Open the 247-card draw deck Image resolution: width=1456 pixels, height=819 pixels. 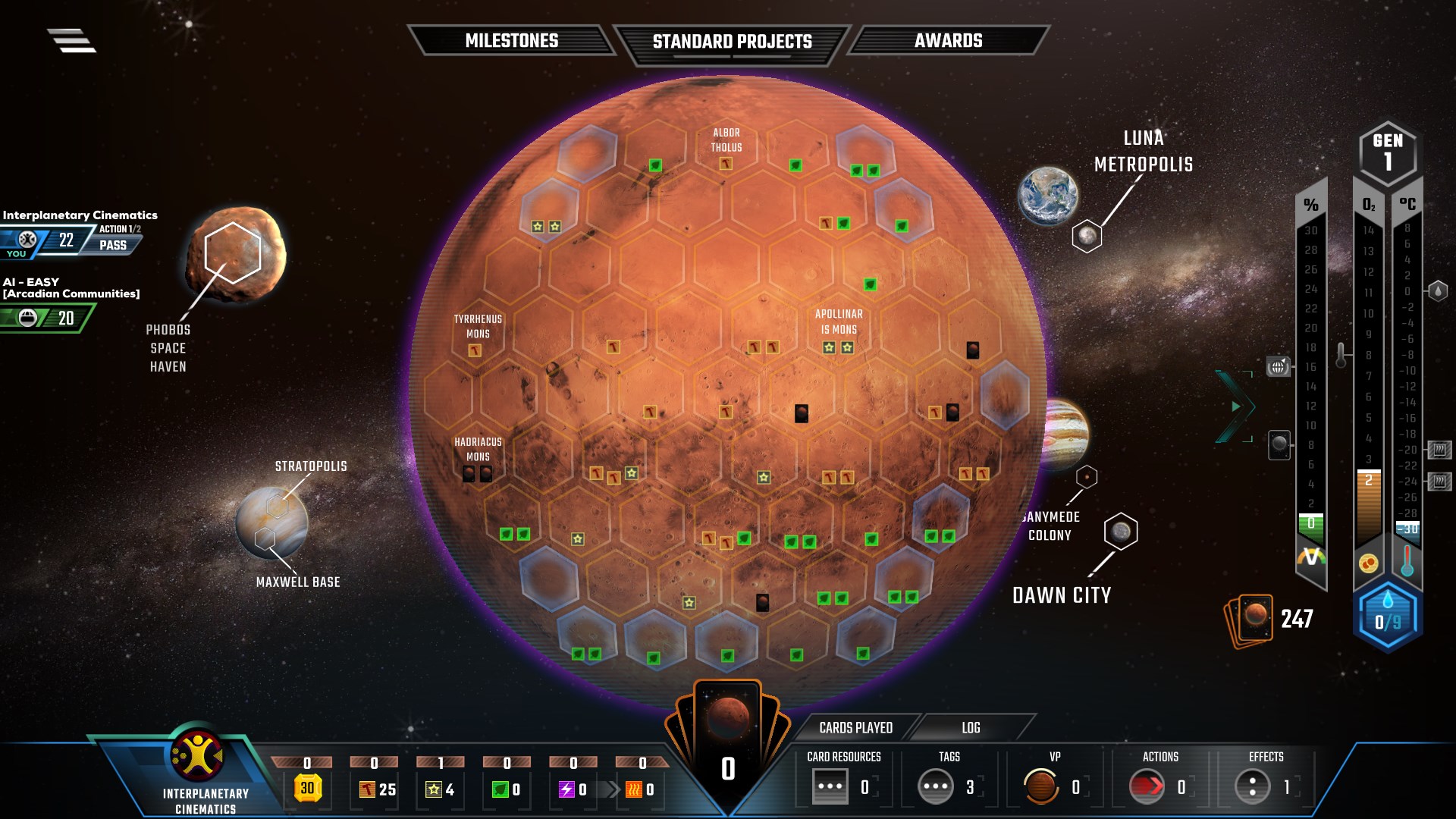[1250, 620]
